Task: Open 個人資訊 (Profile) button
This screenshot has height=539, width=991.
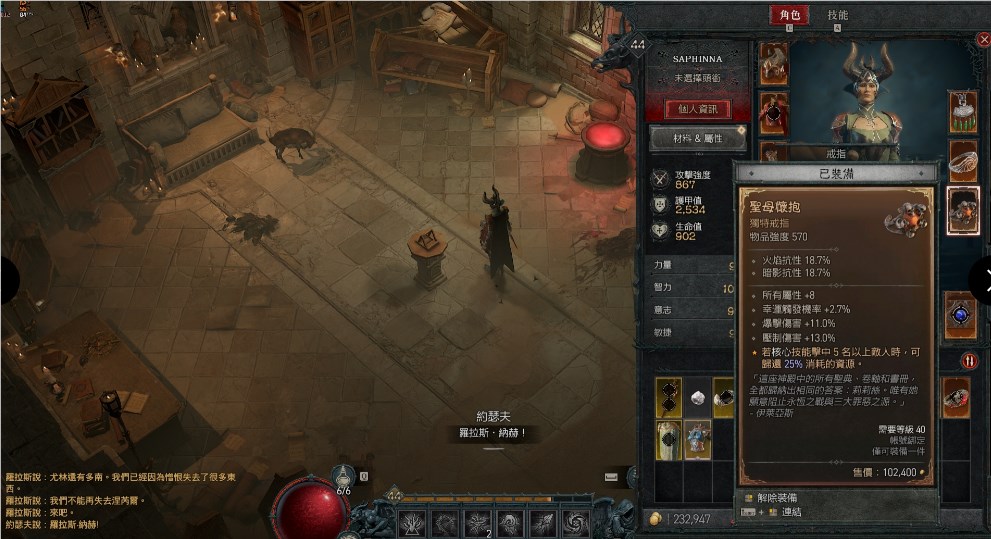Action: pyautogui.click(x=697, y=109)
